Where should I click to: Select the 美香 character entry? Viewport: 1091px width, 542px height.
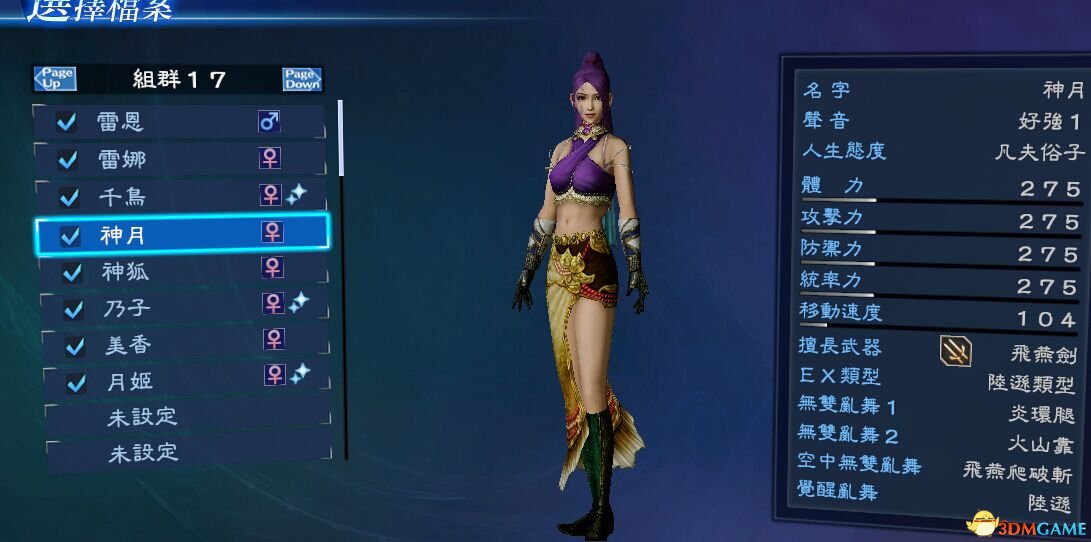(x=180, y=345)
